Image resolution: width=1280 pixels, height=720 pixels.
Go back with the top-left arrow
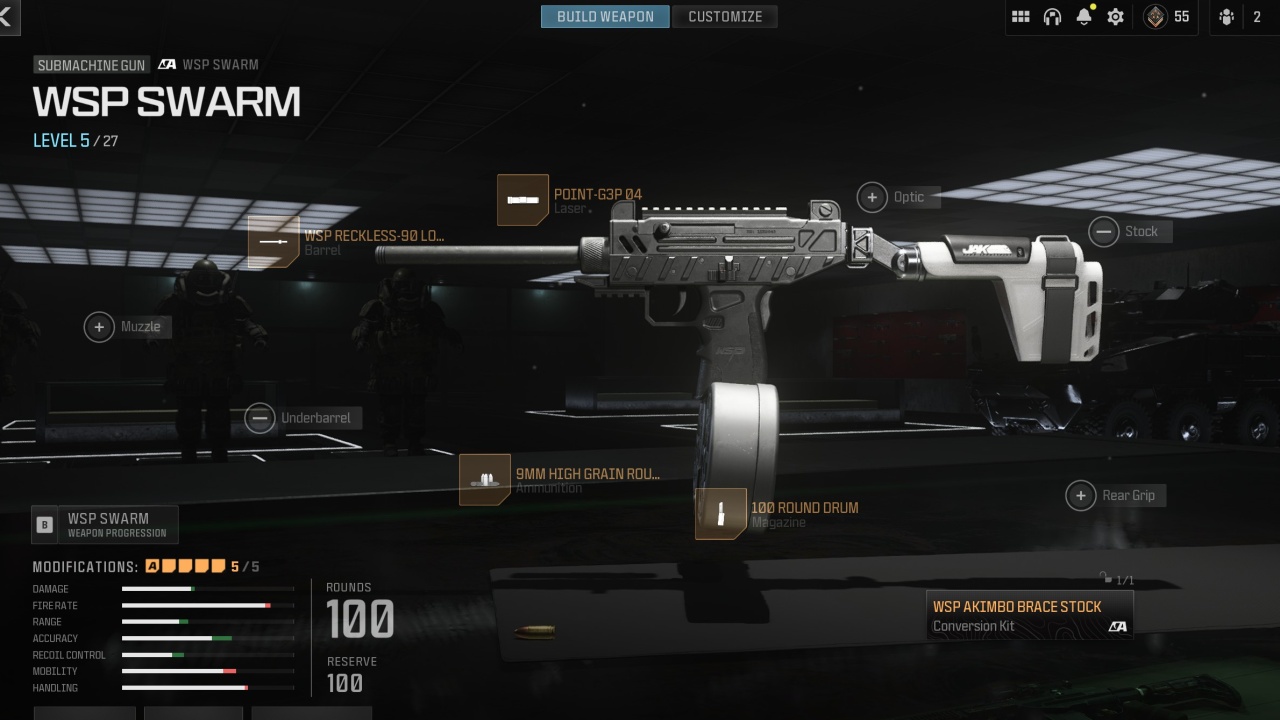[x=6, y=16]
